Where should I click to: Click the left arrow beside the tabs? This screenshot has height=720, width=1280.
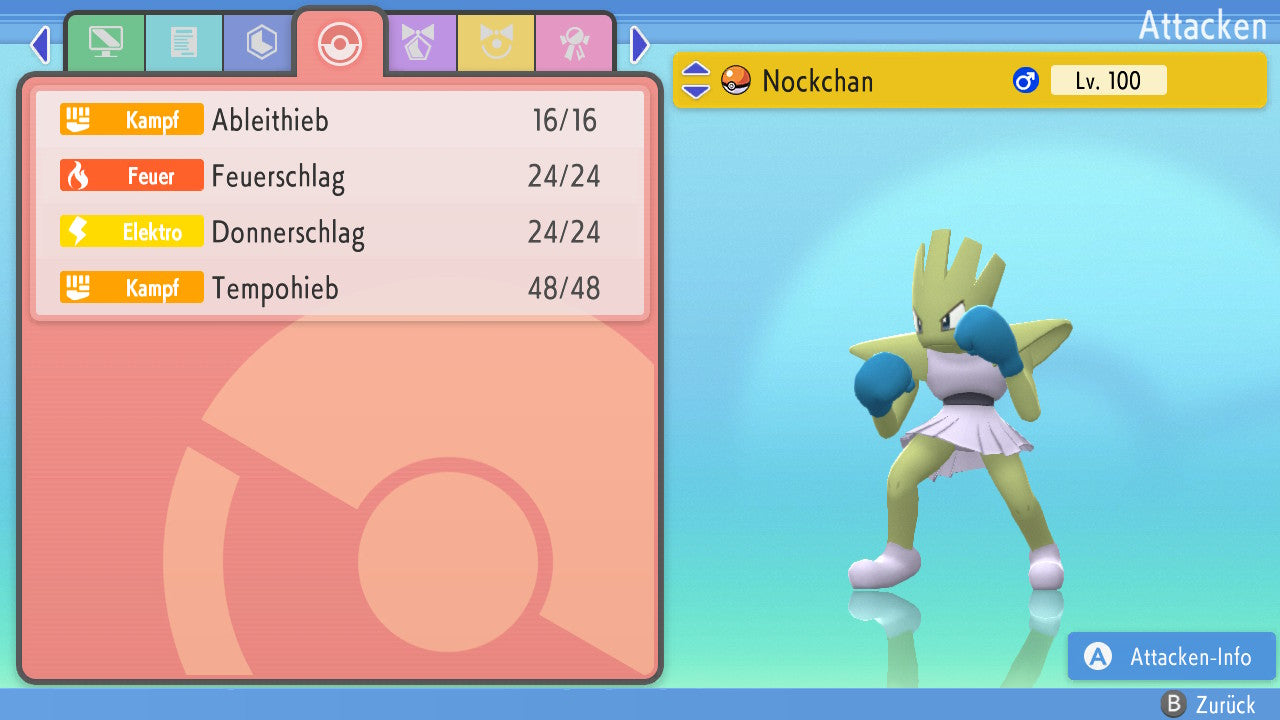[40, 44]
